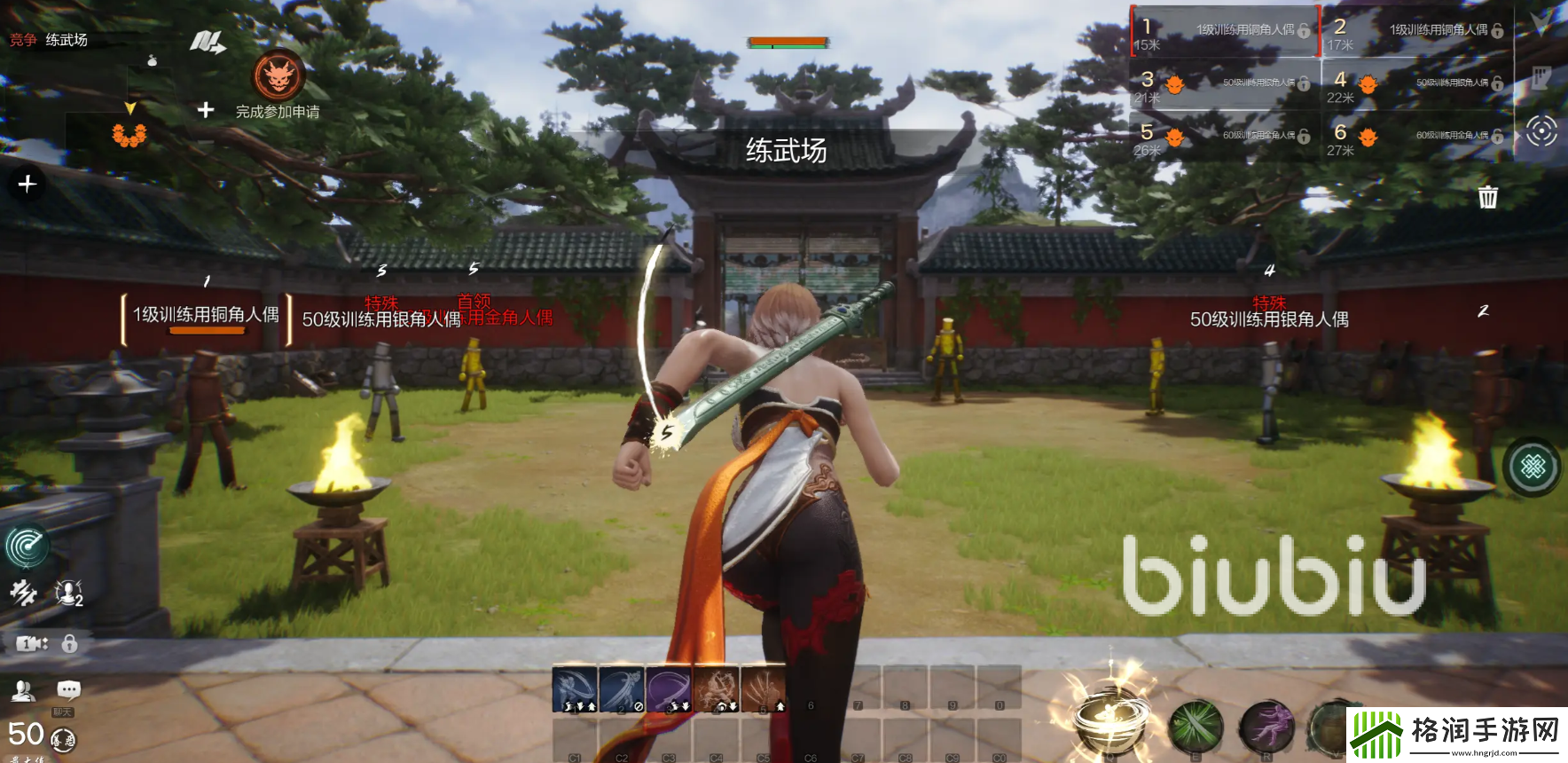The image size is (1568, 763).
Task: Select target 5 gold-horn dummy row
Action: pos(1224,137)
